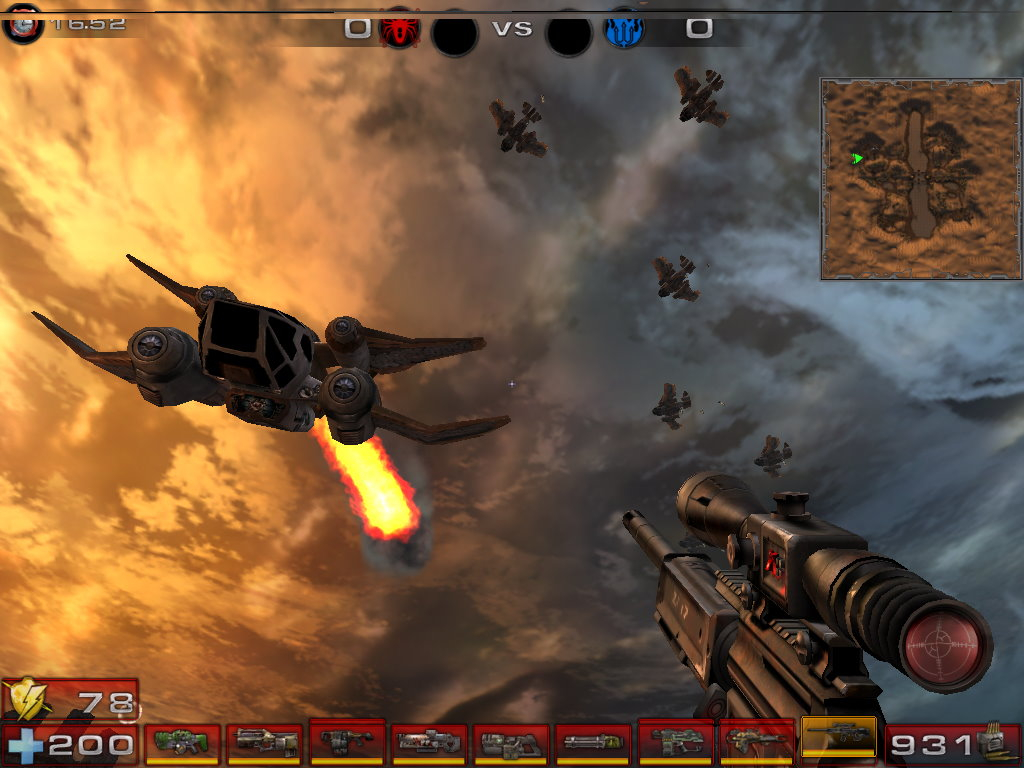Choose the green shield gun in first slot
1024x768 pixels.
tap(182, 743)
